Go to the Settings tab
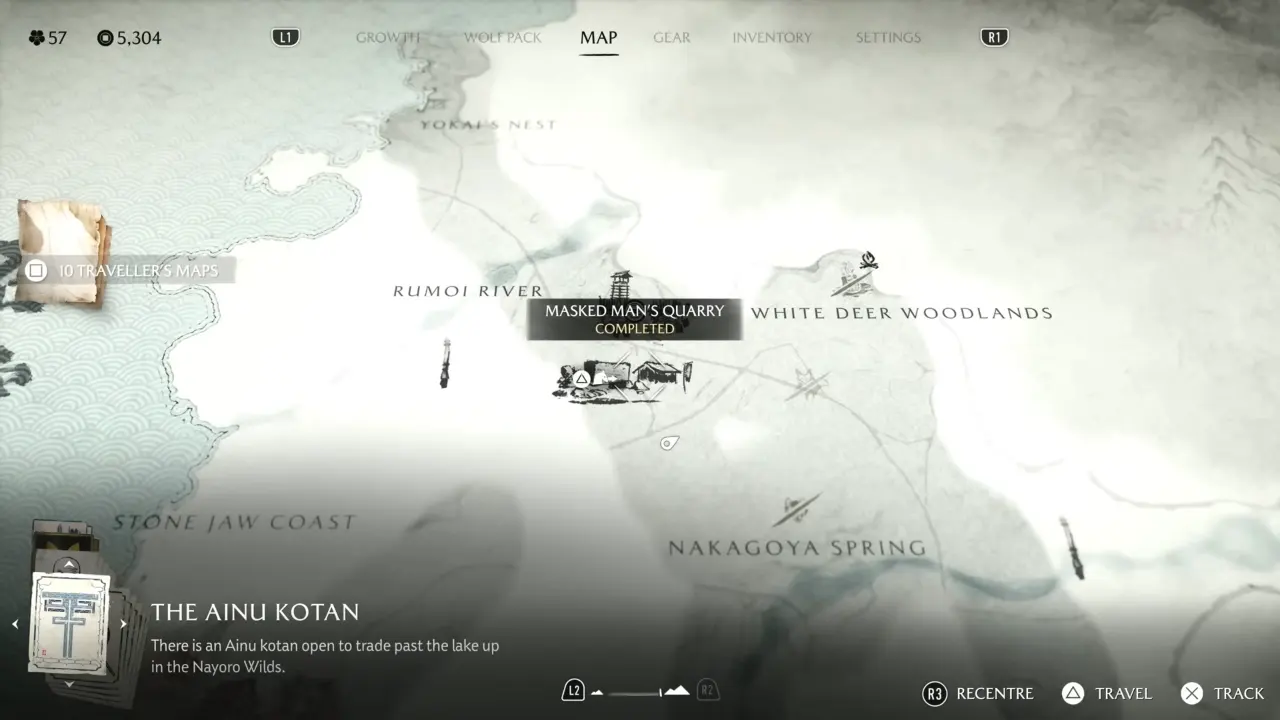This screenshot has width=1280, height=720. pyautogui.click(x=887, y=38)
